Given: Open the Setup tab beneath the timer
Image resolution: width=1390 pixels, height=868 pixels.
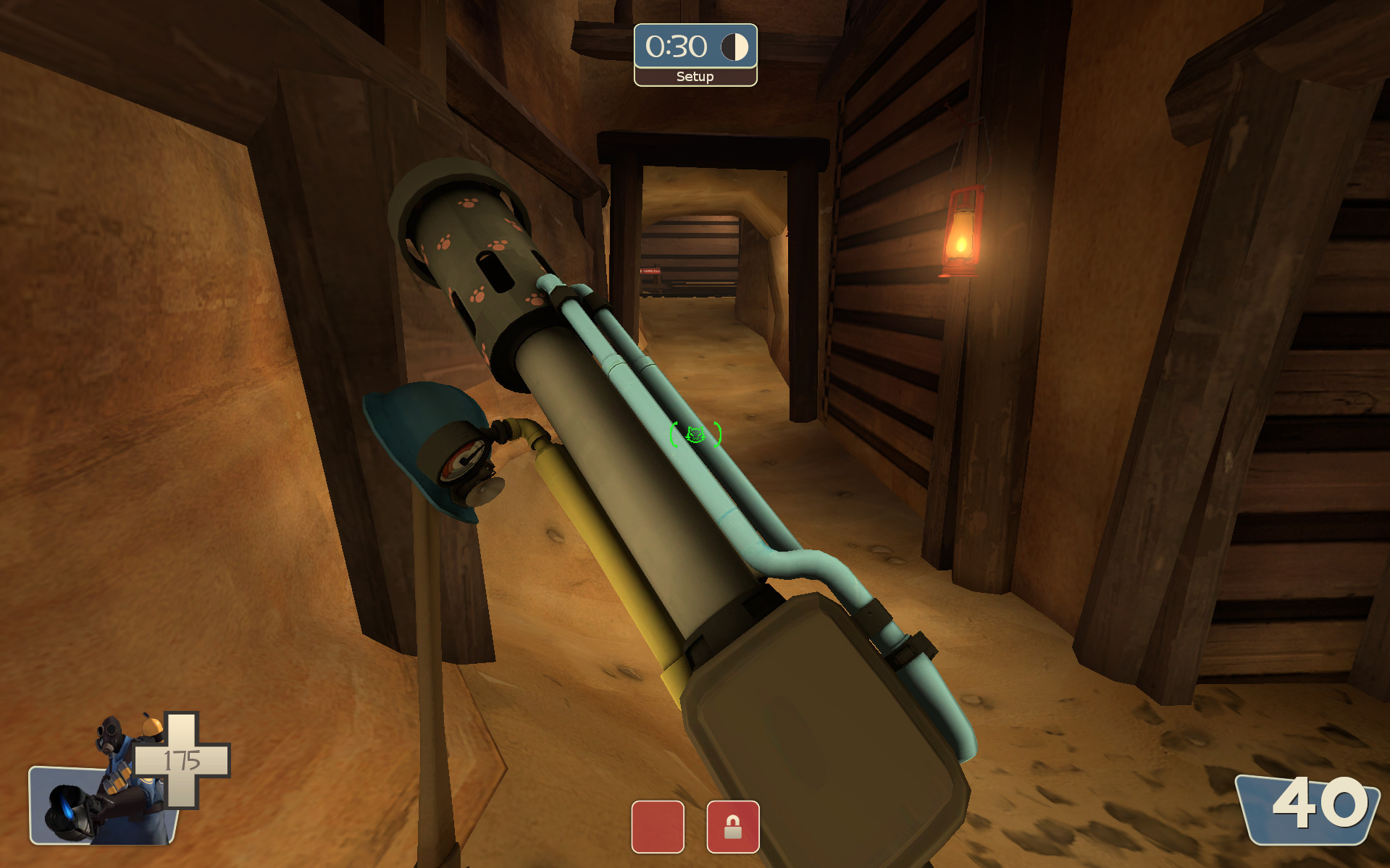Looking at the screenshot, I should (694, 75).
